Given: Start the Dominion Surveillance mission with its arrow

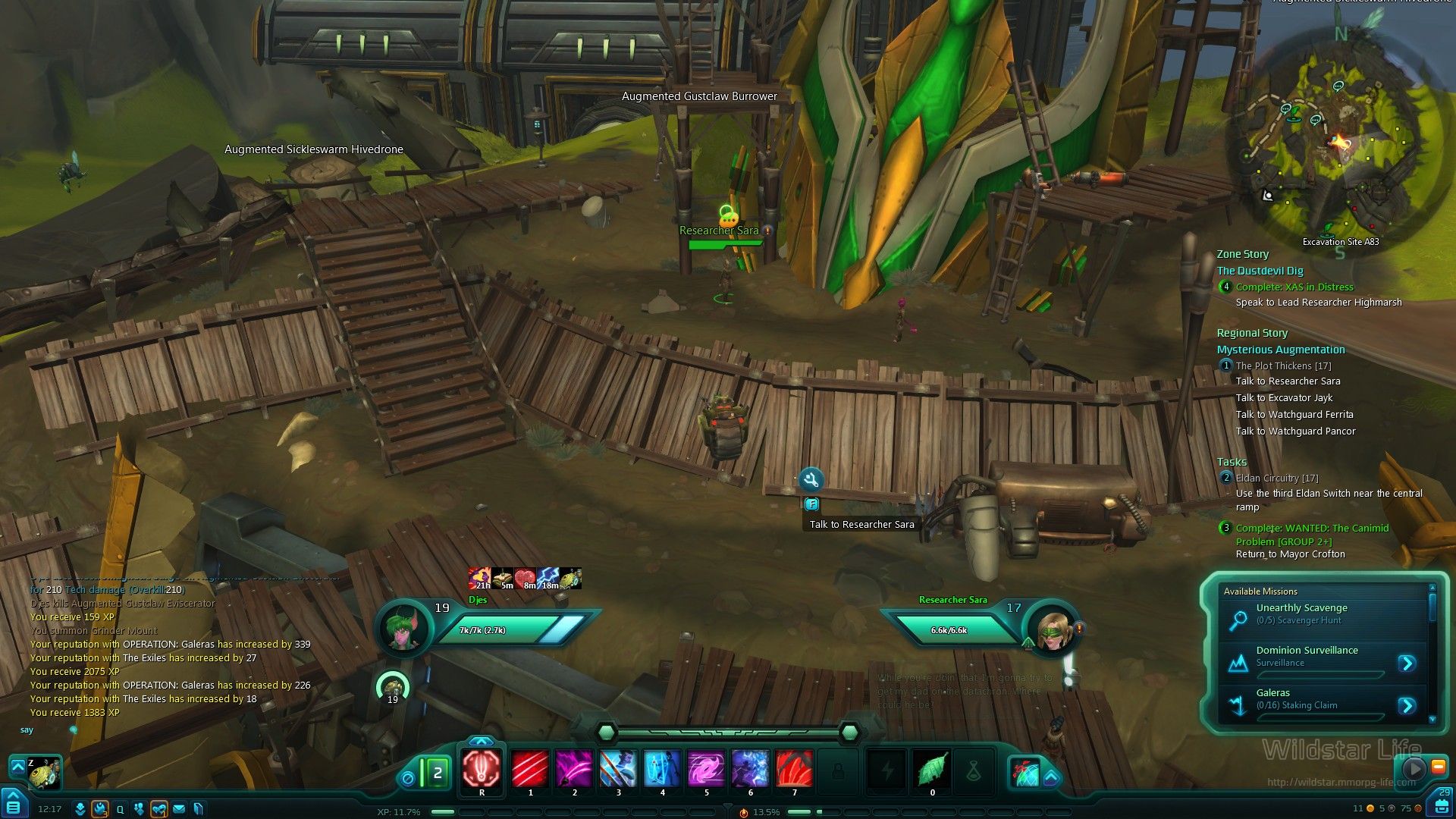Looking at the screenshot, I should [x=1407, y=664].
